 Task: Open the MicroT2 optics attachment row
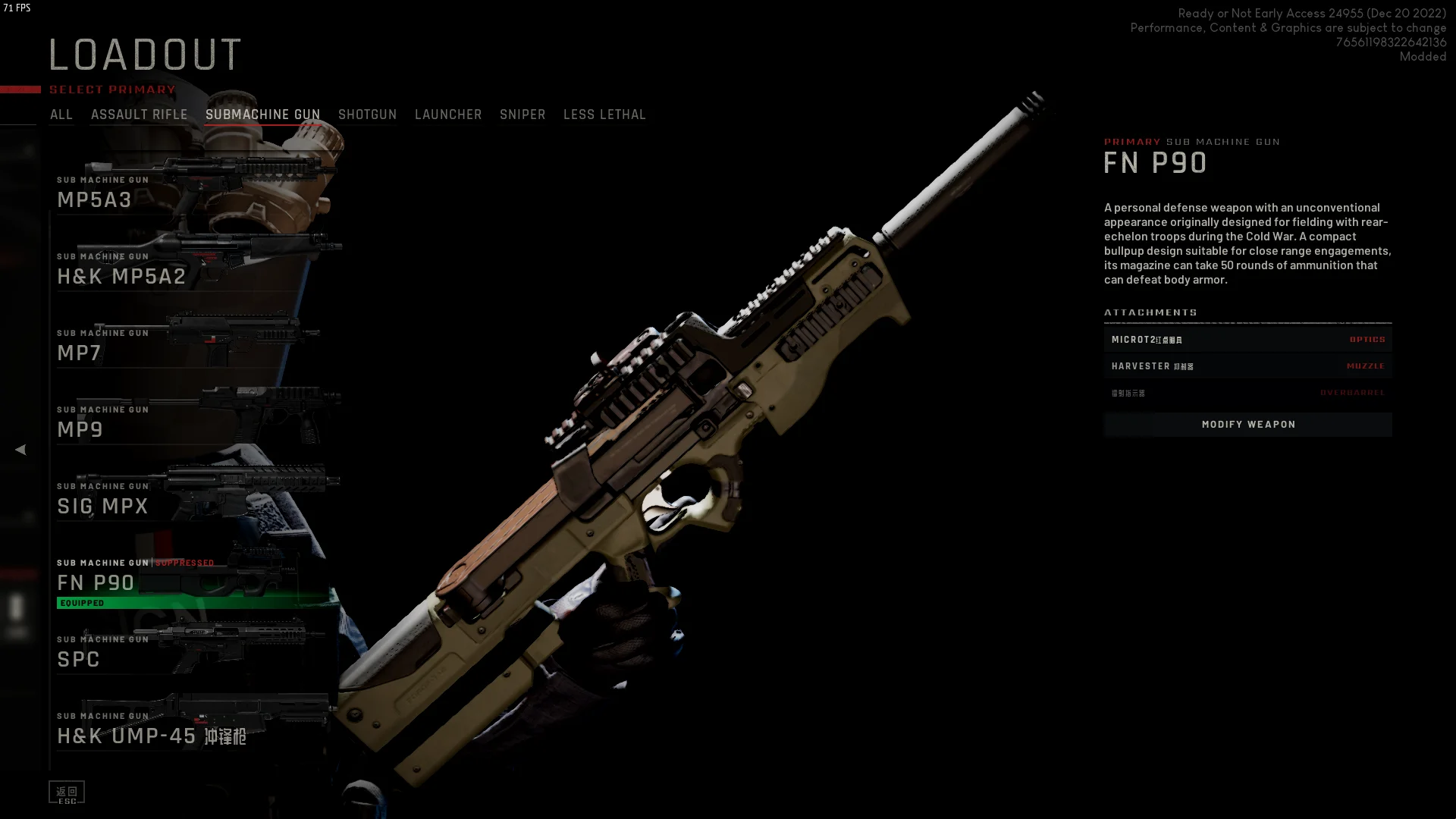[1247, 340]
